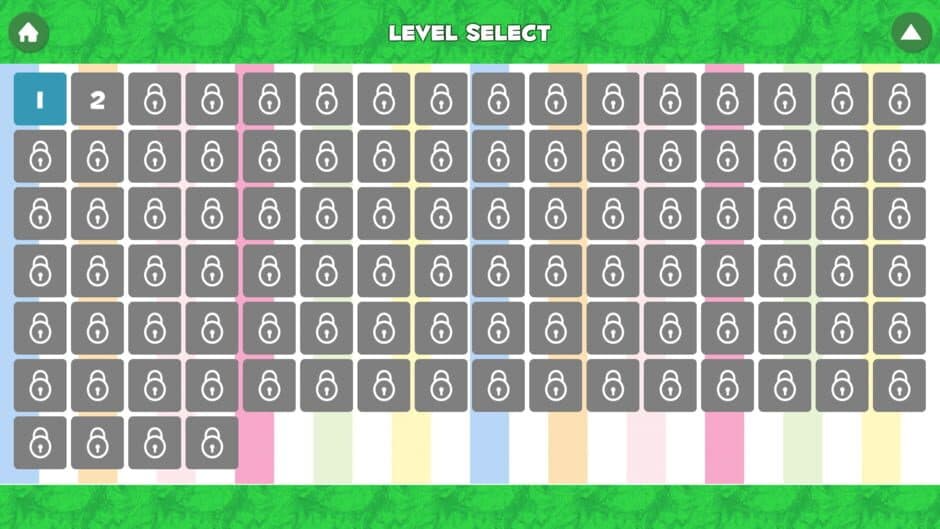Click the white up-arrow button
Image resolution: width=940 pixels, height=529 pixels.
point(910,32)
